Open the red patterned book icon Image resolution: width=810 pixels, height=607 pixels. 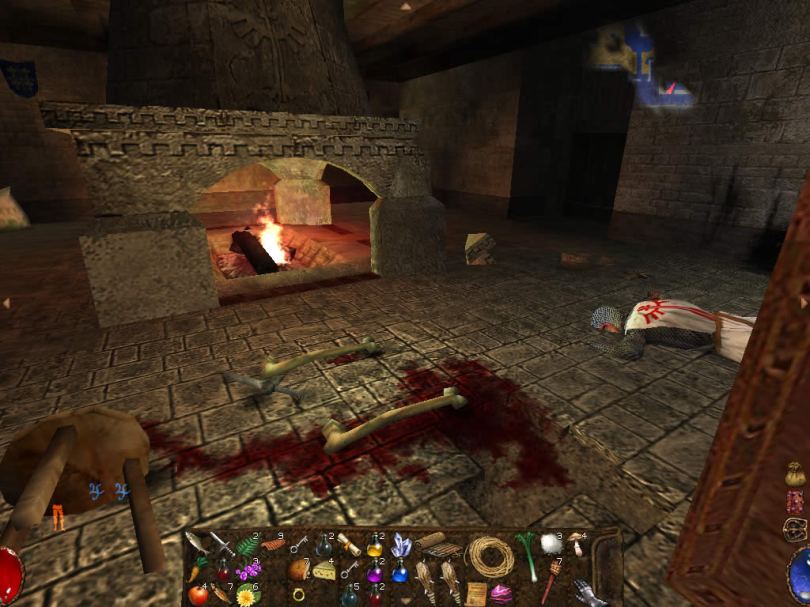(795, 502)
